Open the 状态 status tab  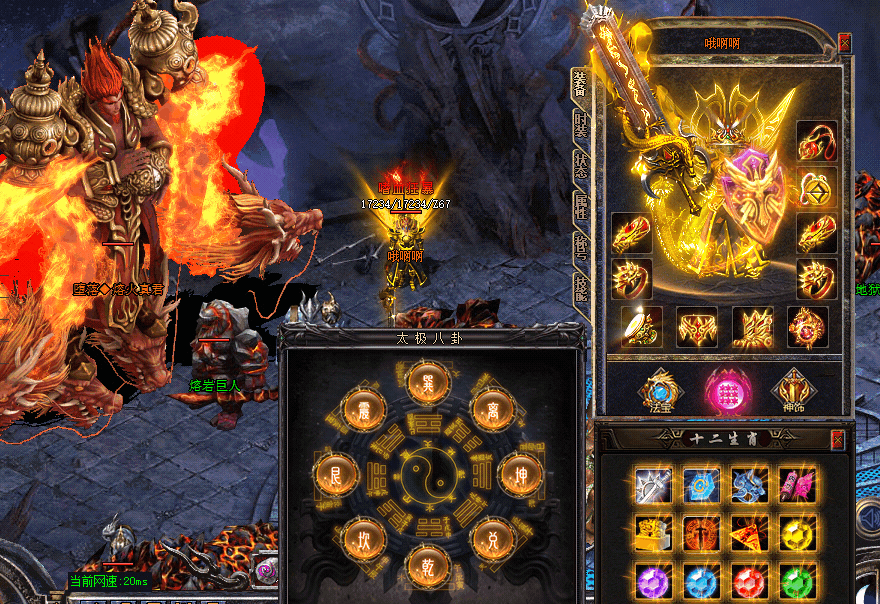point(581,168)
